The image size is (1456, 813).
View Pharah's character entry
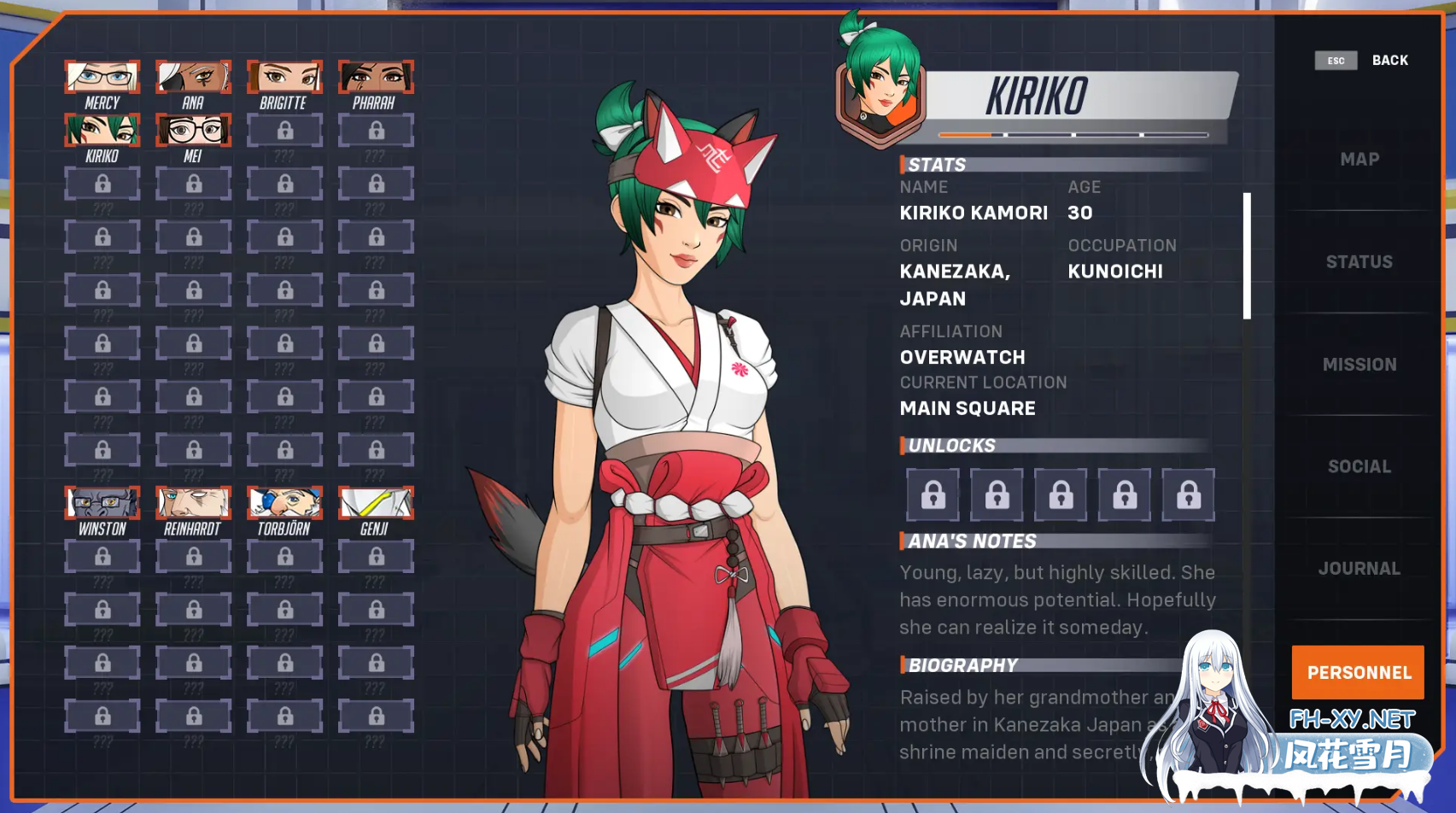click(376, 78)
